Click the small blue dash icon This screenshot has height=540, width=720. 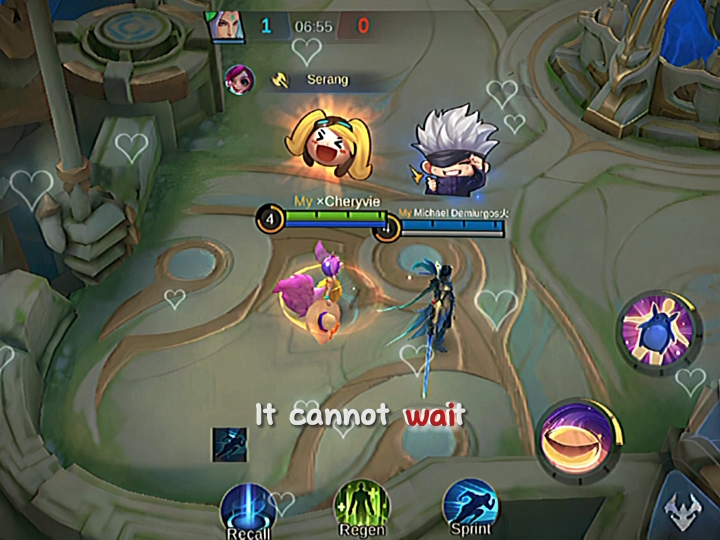pos(229,444)
